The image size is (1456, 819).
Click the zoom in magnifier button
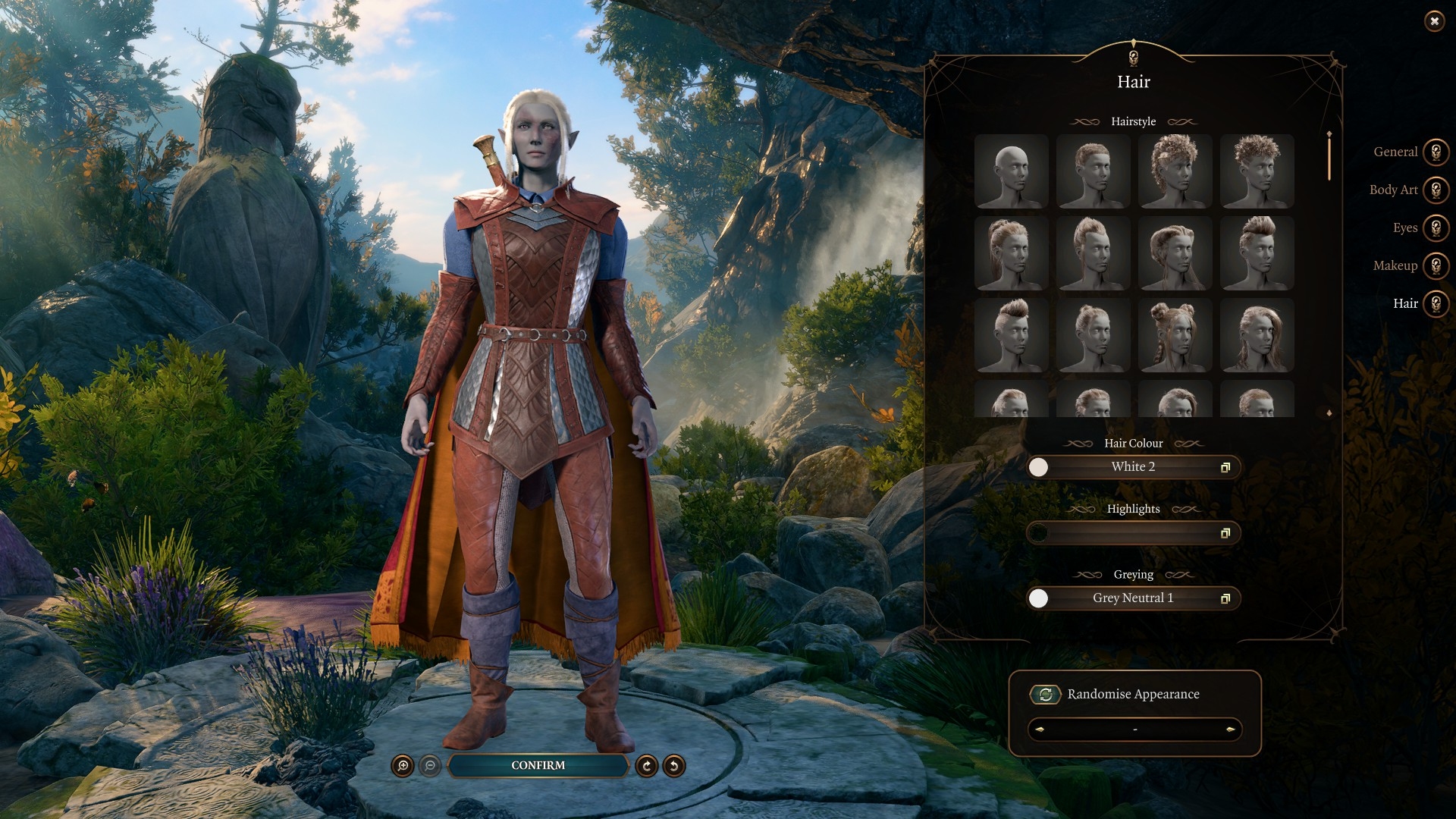(x=403, y=766)
